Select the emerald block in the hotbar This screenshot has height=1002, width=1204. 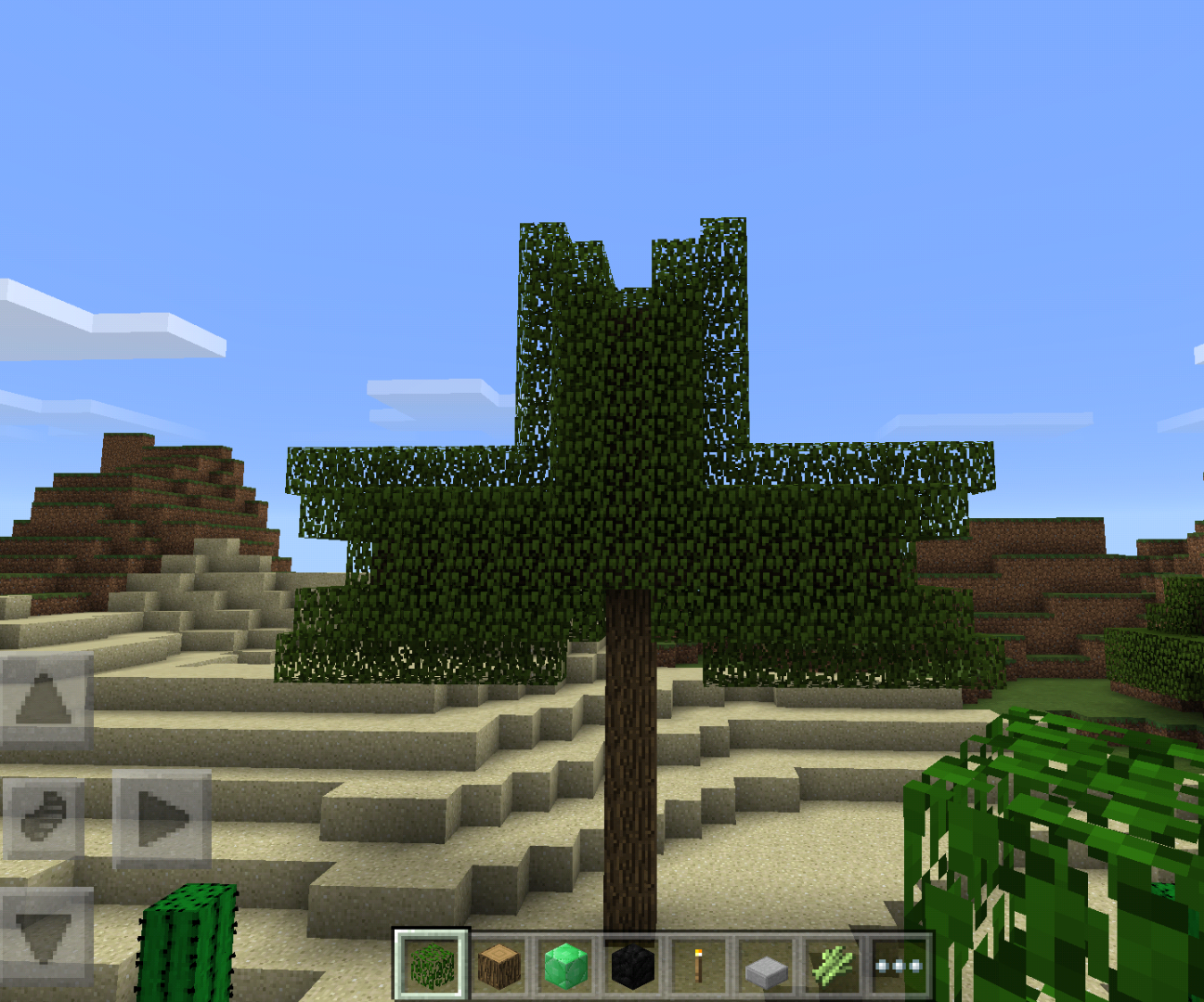tap(565, 966)
